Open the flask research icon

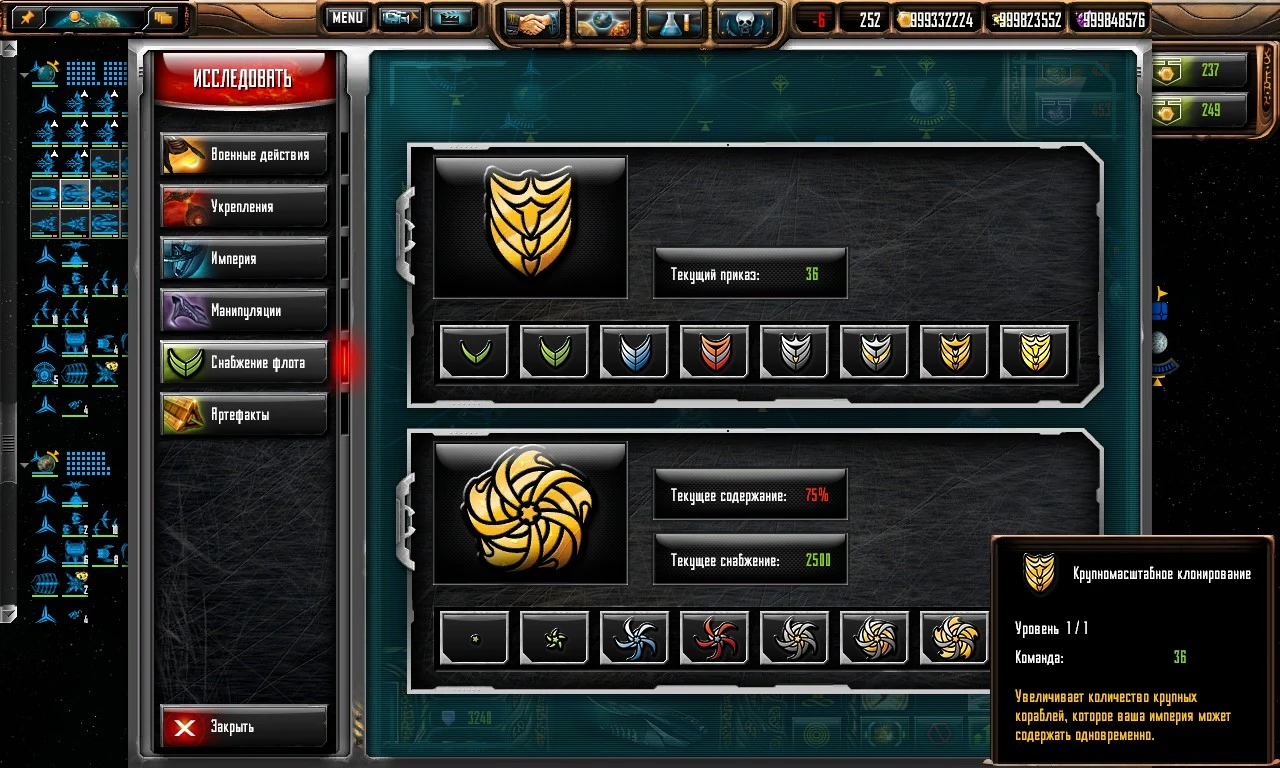(674, 20)
